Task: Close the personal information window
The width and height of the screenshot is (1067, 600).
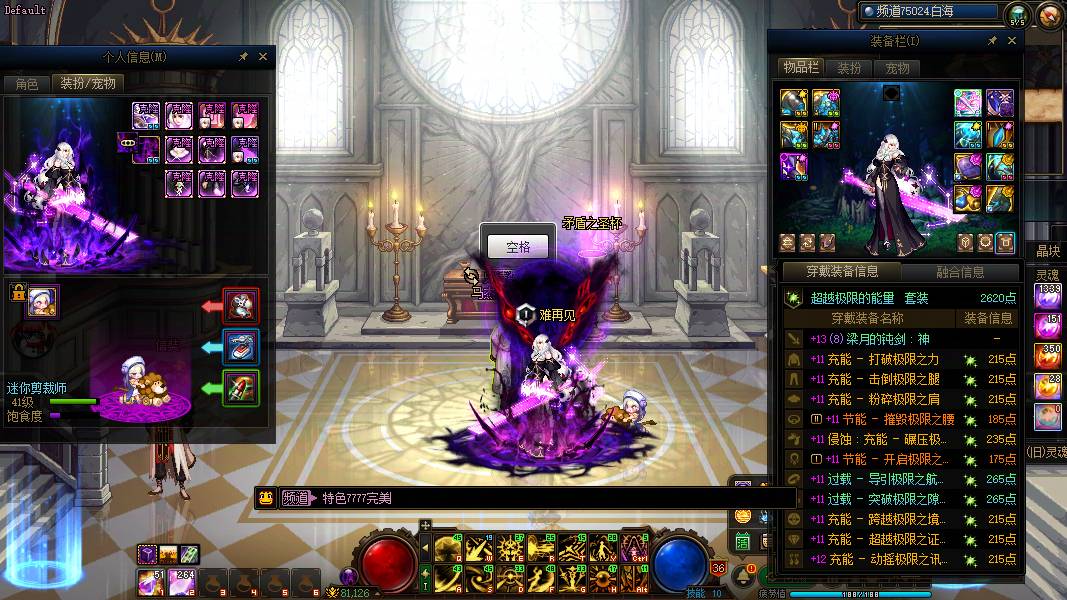Action: [x=263, y=57]
